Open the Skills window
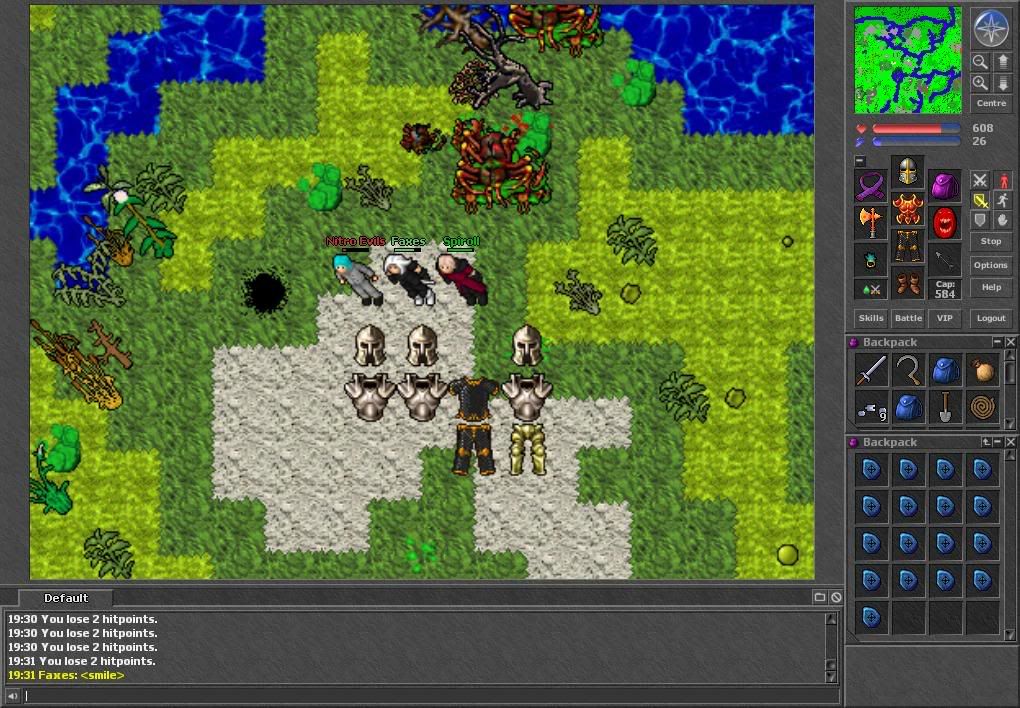1020x708 pixels. point(871,318)
